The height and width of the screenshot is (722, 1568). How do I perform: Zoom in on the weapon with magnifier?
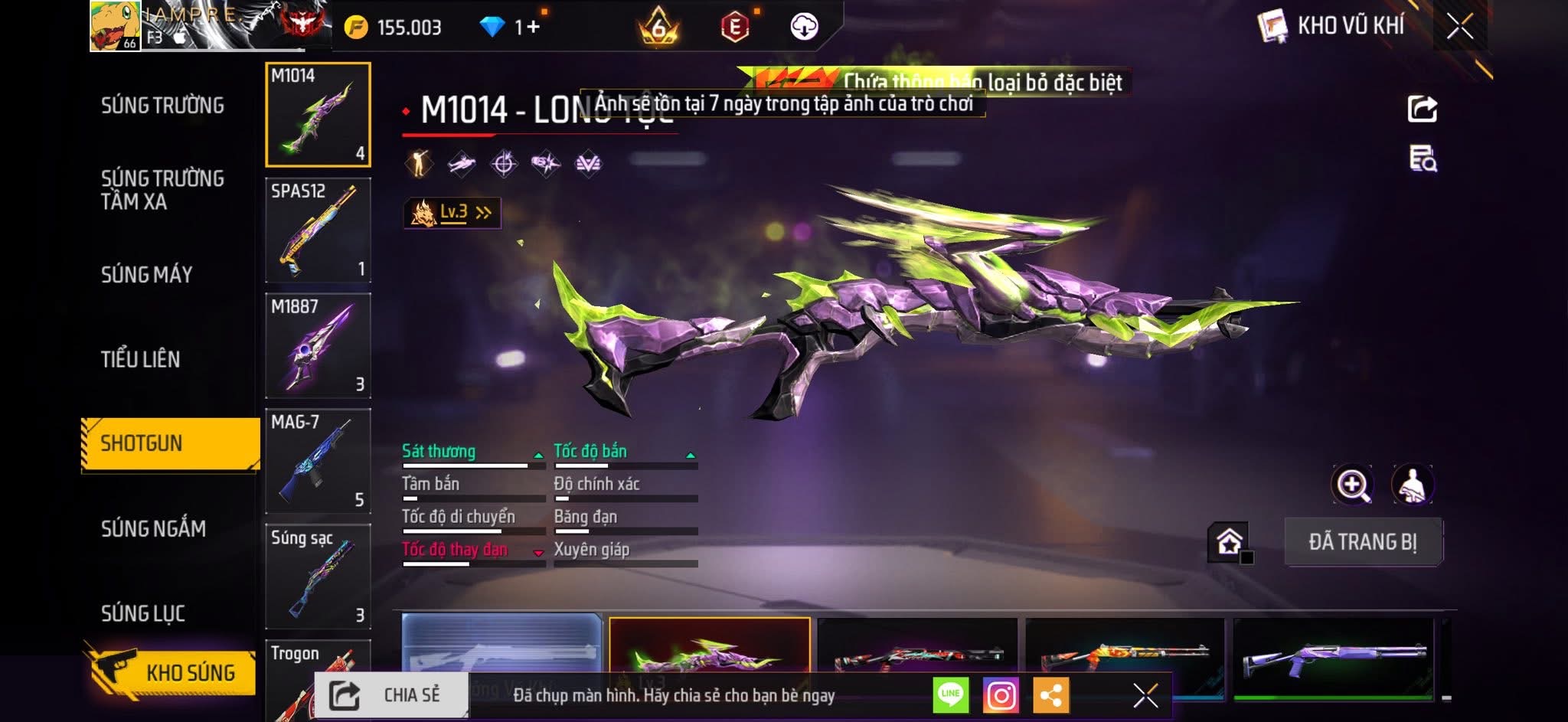click(x=1352, y=485)
